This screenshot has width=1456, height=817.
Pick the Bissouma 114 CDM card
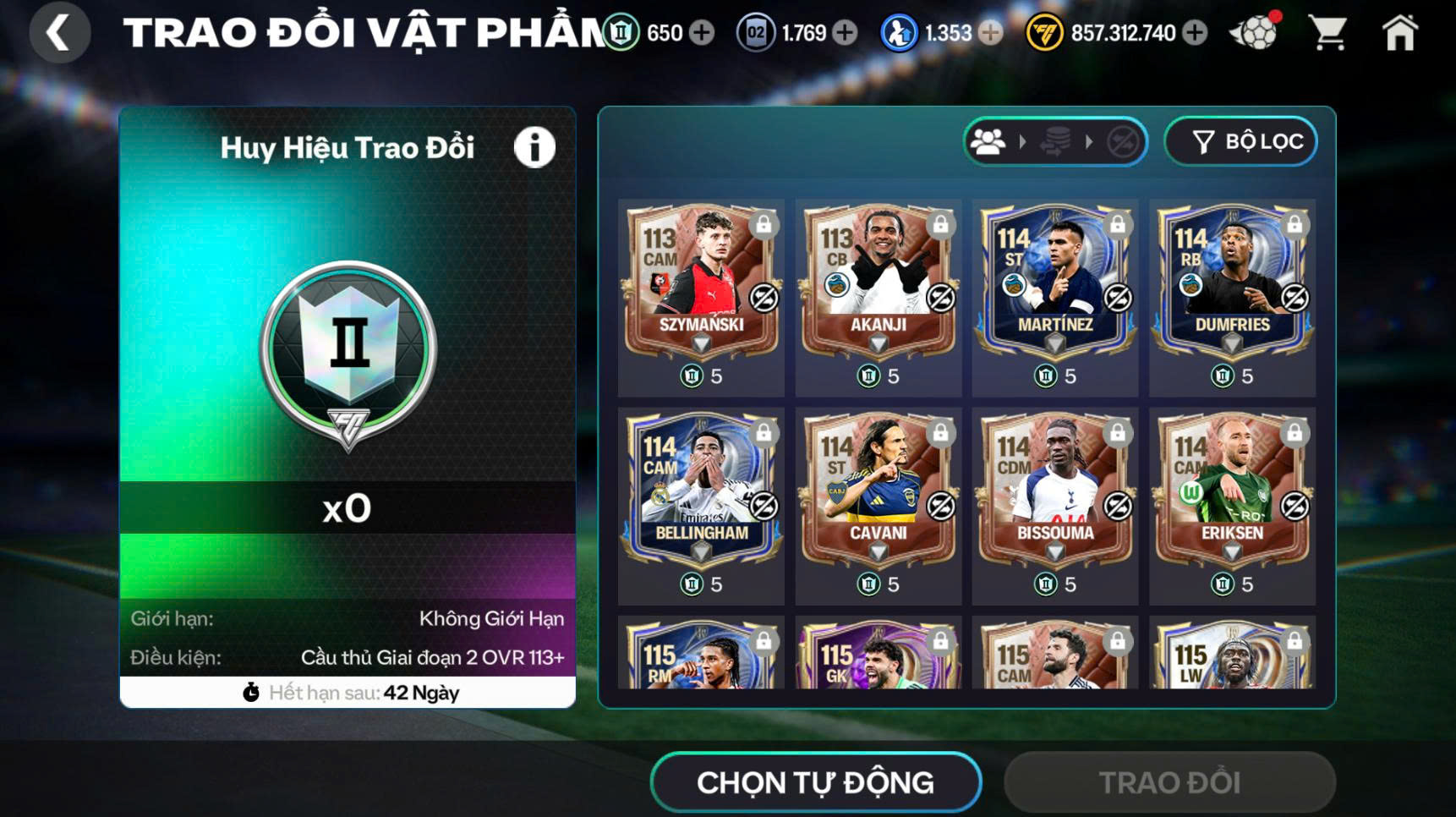pos(1054,491)
